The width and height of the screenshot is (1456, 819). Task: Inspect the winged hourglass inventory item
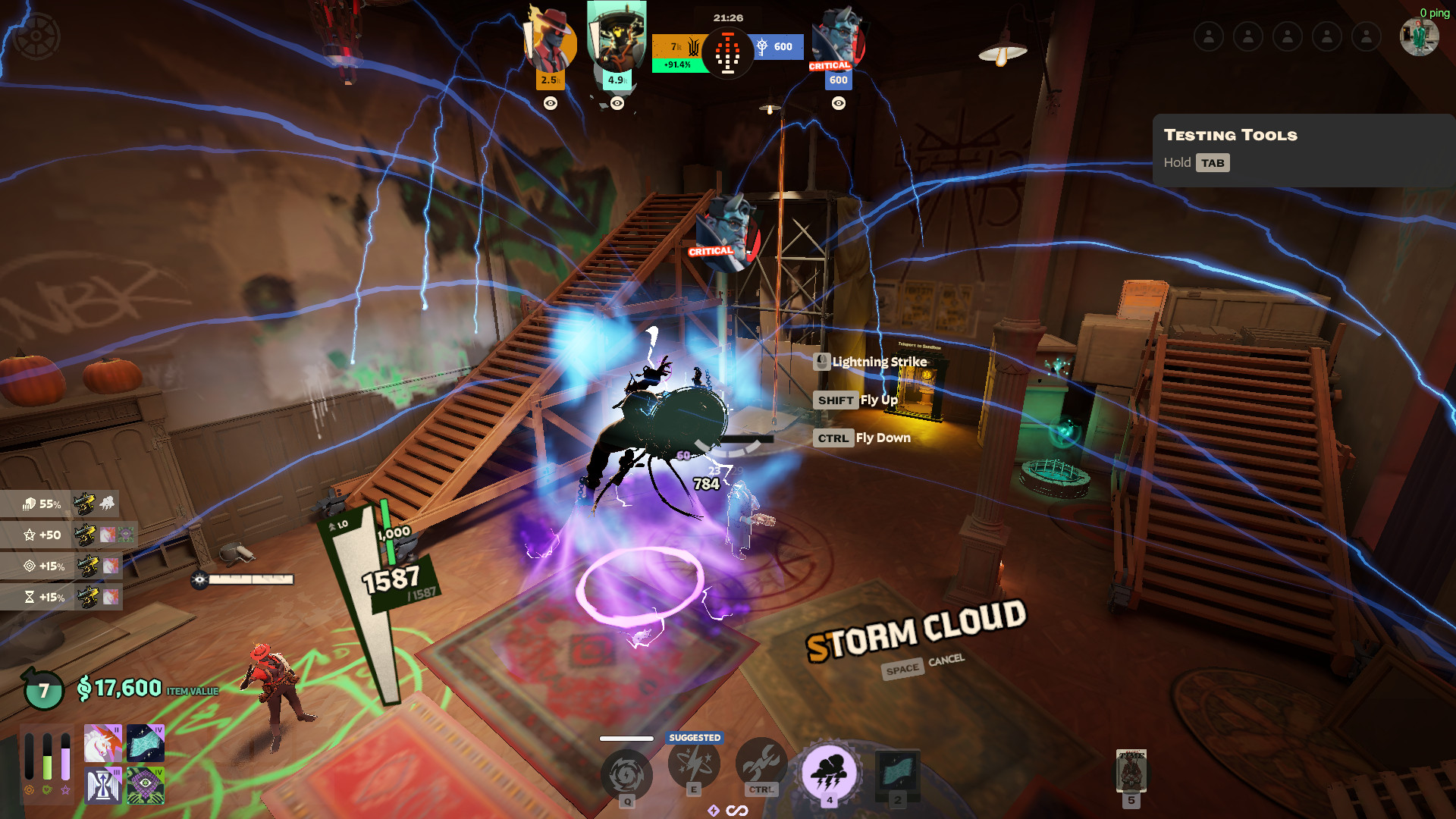(103, 785)
